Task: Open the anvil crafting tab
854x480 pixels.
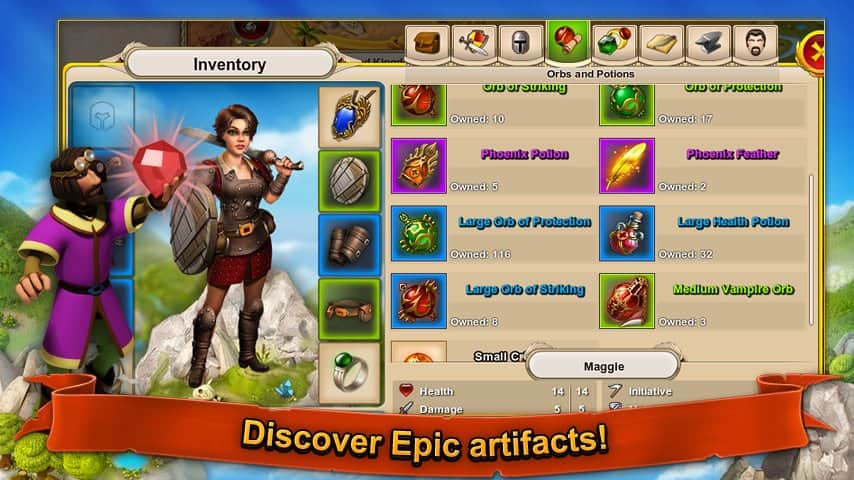Action: pyautogui.click(x=709, y=46)
